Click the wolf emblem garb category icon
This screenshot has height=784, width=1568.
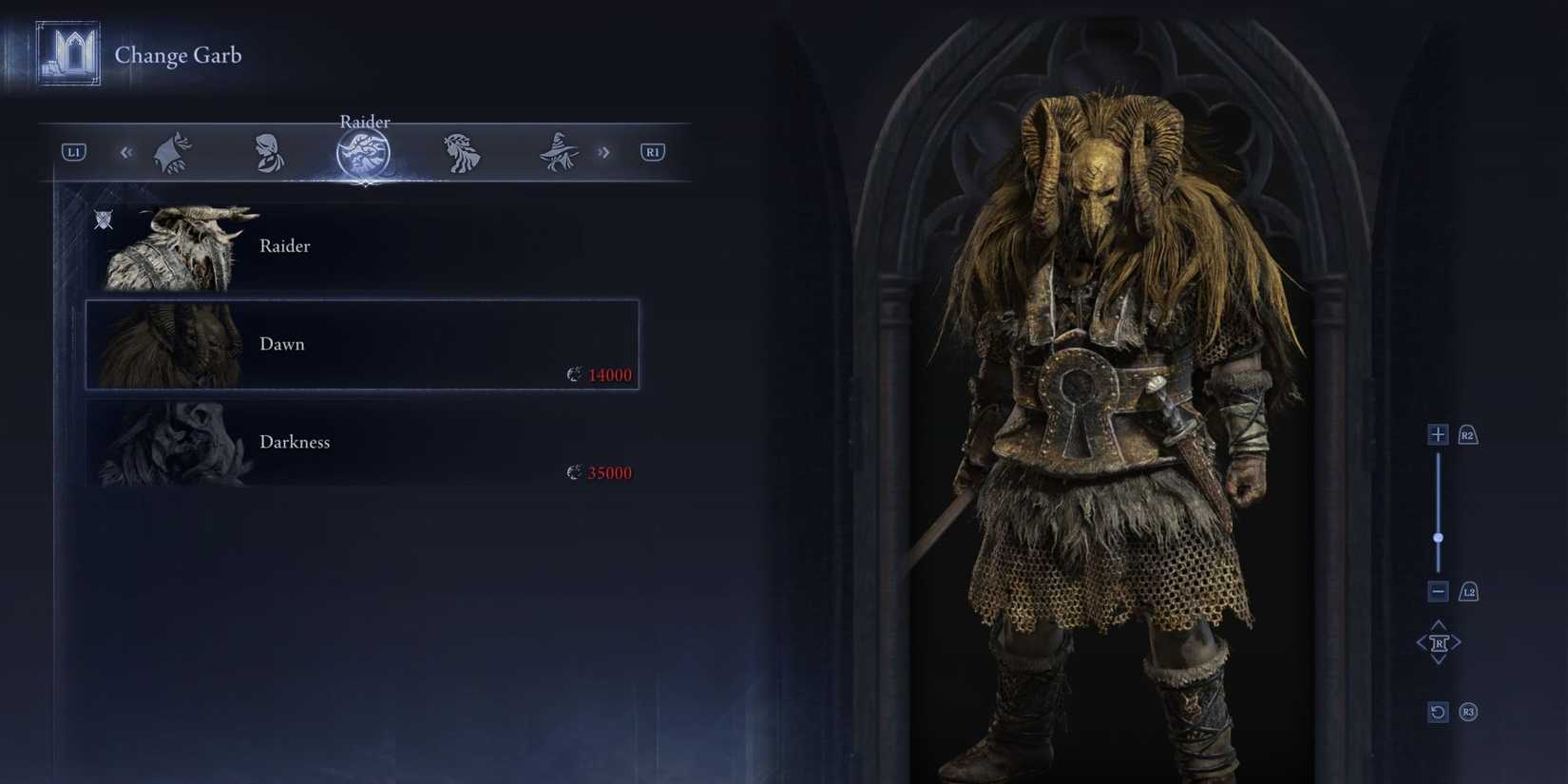(175, 151)
